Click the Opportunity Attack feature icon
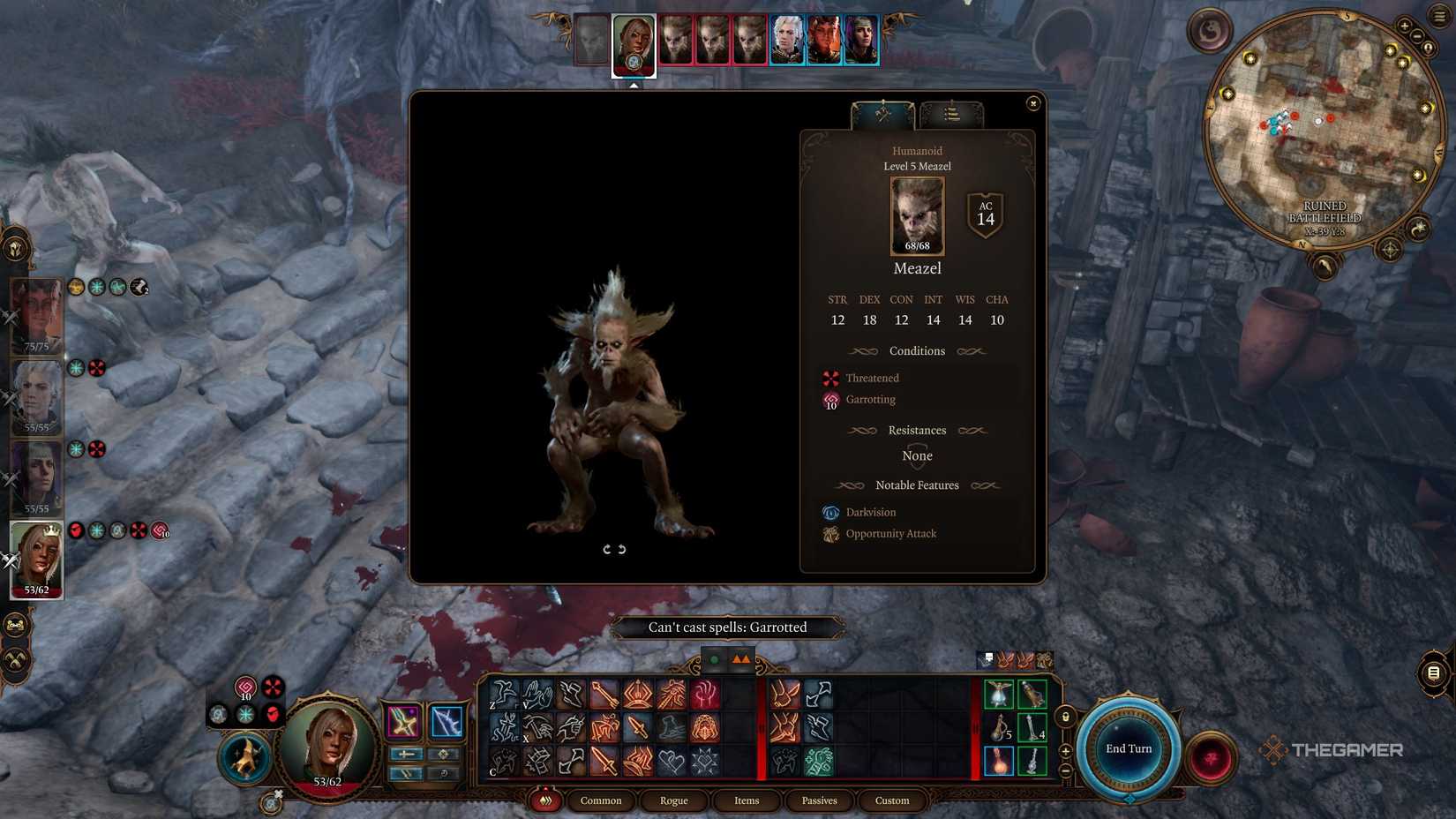 [830, 533]
